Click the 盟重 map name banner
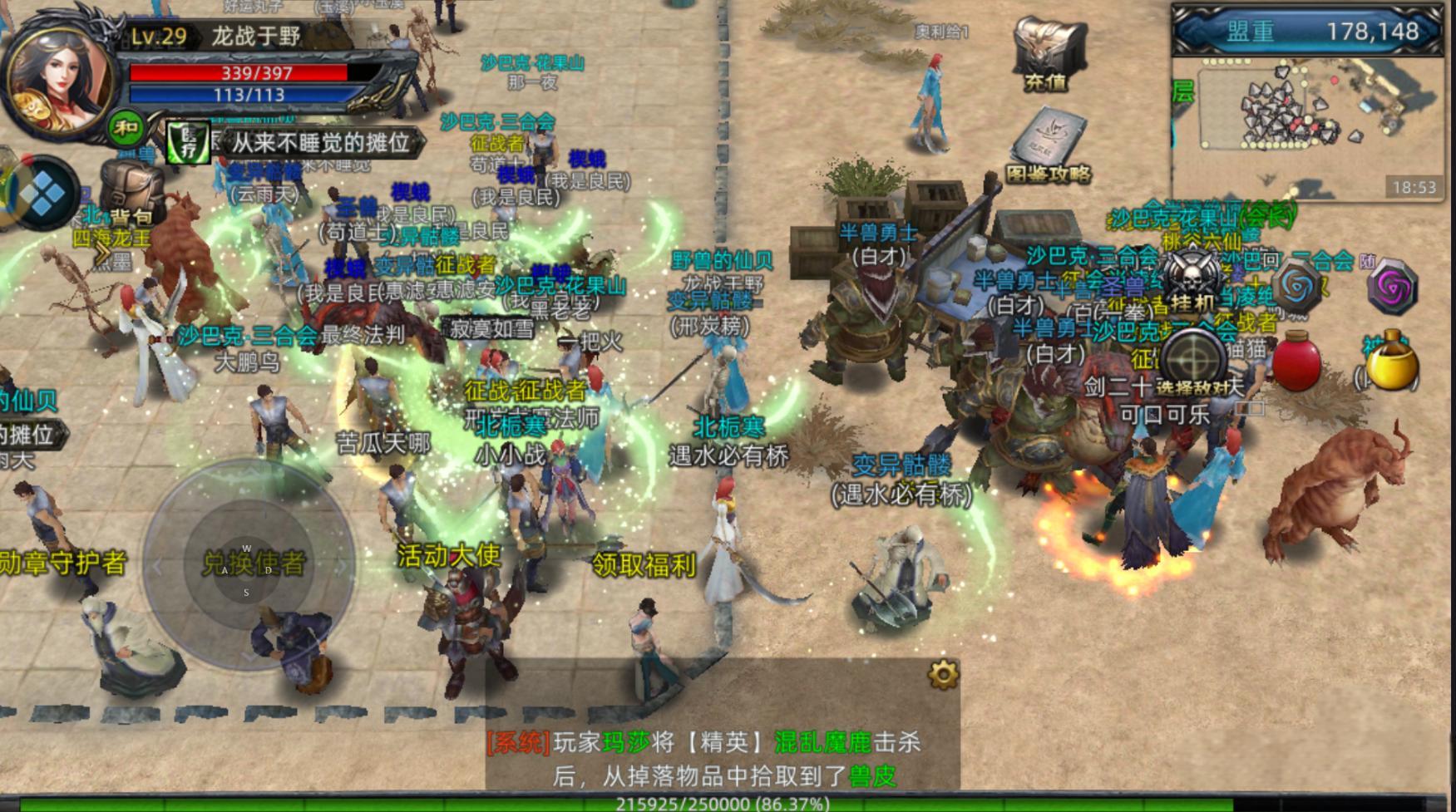 click(x=1307, y=32)
